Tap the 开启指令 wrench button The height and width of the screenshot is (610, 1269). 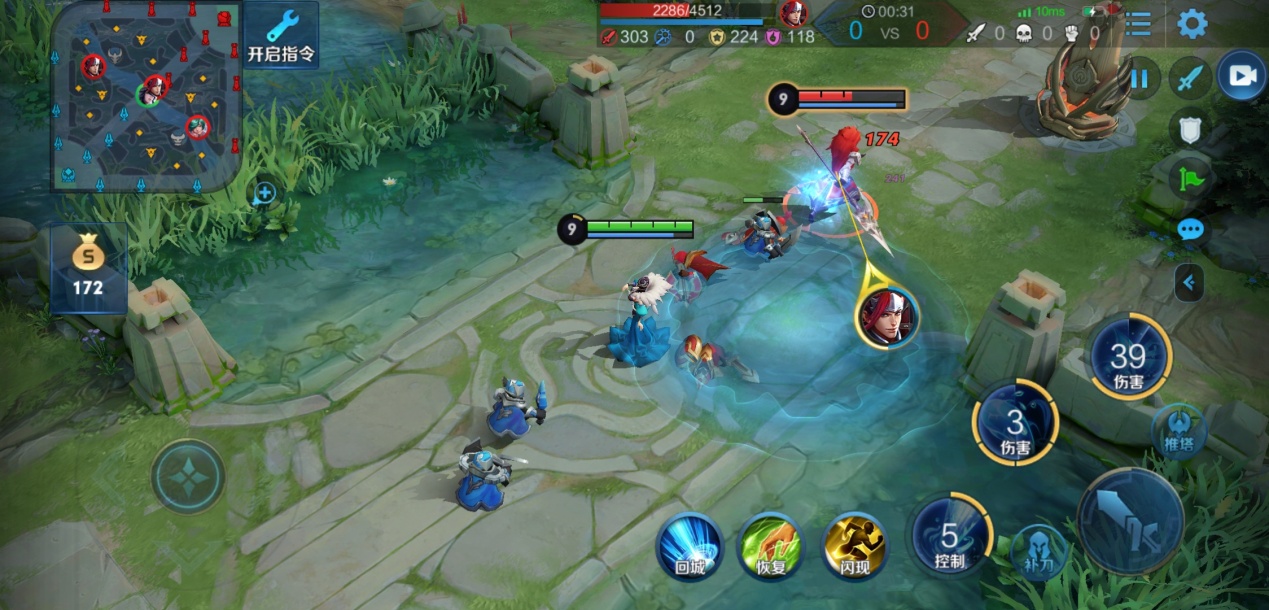281,36
